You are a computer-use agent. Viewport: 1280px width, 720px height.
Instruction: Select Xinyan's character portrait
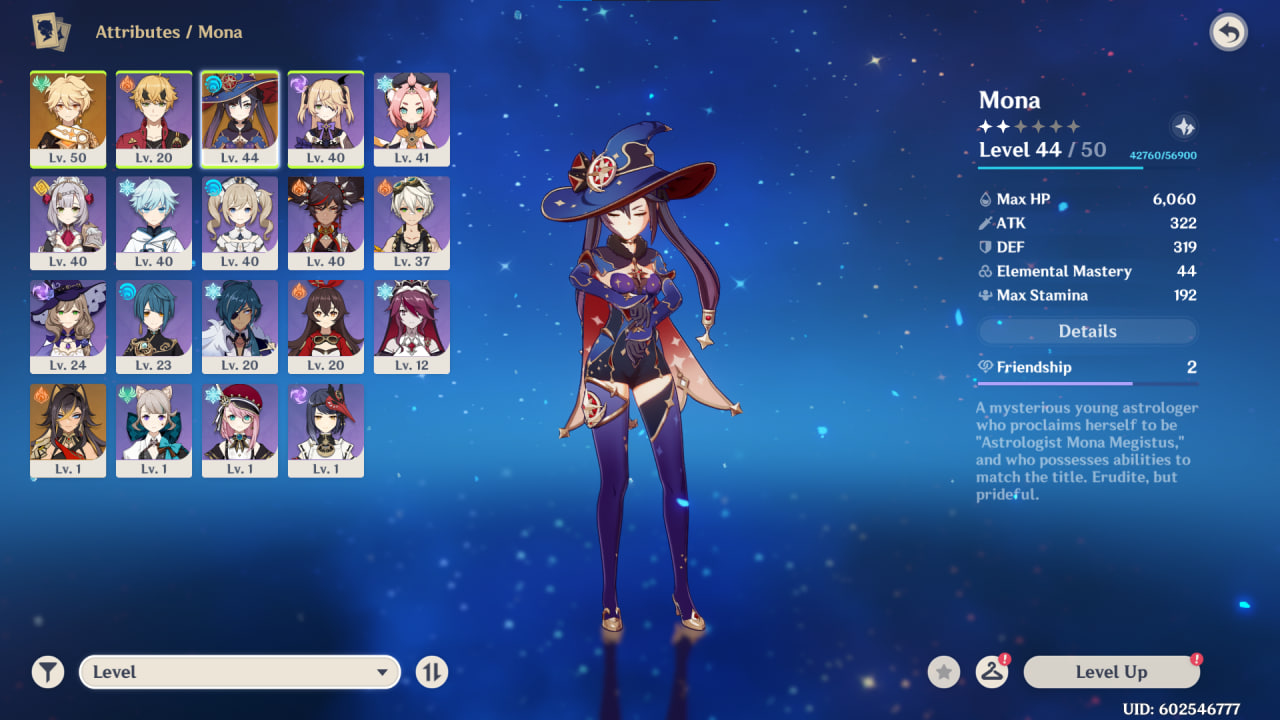326,222
